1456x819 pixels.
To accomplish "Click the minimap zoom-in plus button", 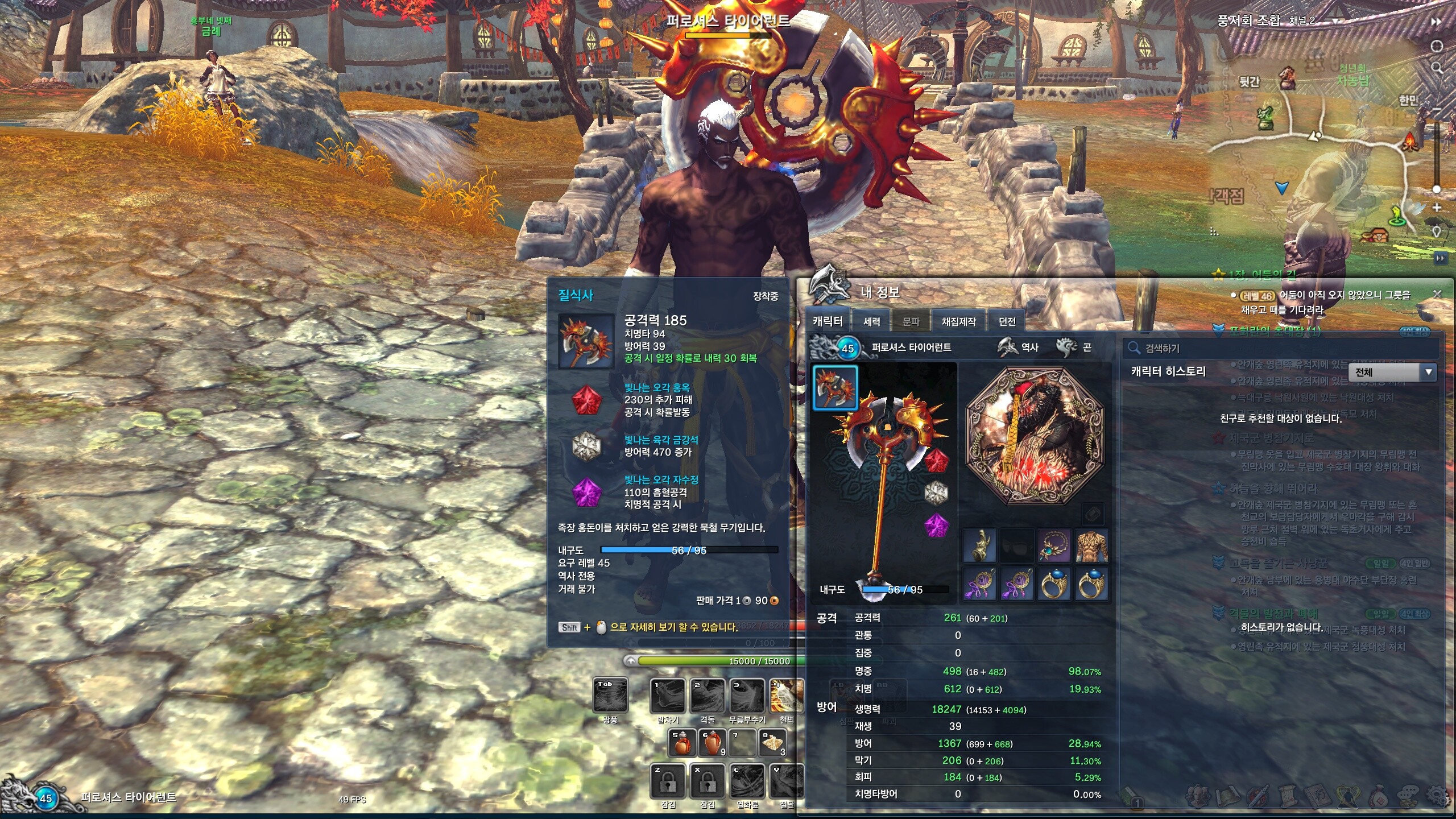I will [1437, 208].
